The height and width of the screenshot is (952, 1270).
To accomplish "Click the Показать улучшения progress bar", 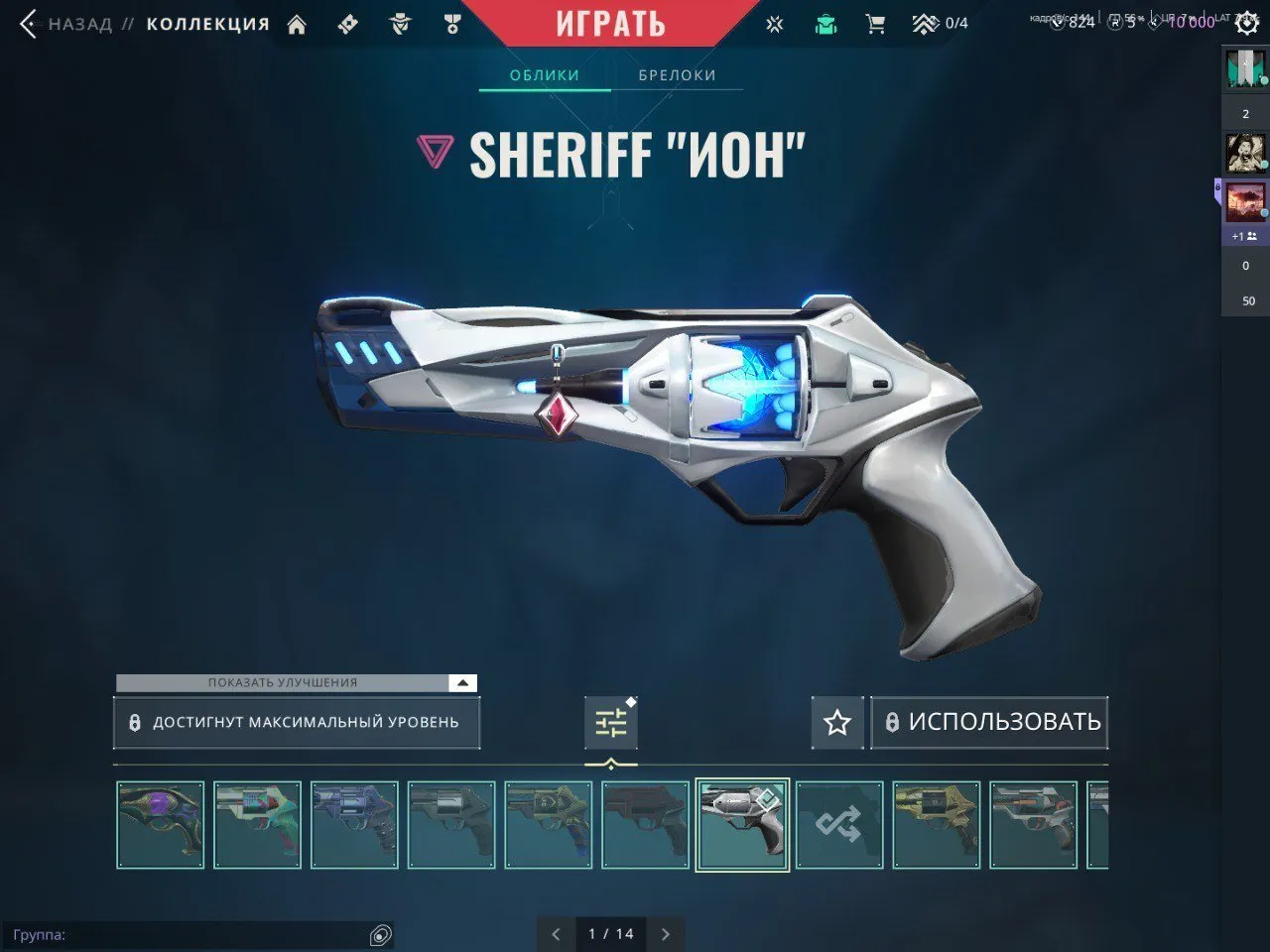I will (283, 682).
